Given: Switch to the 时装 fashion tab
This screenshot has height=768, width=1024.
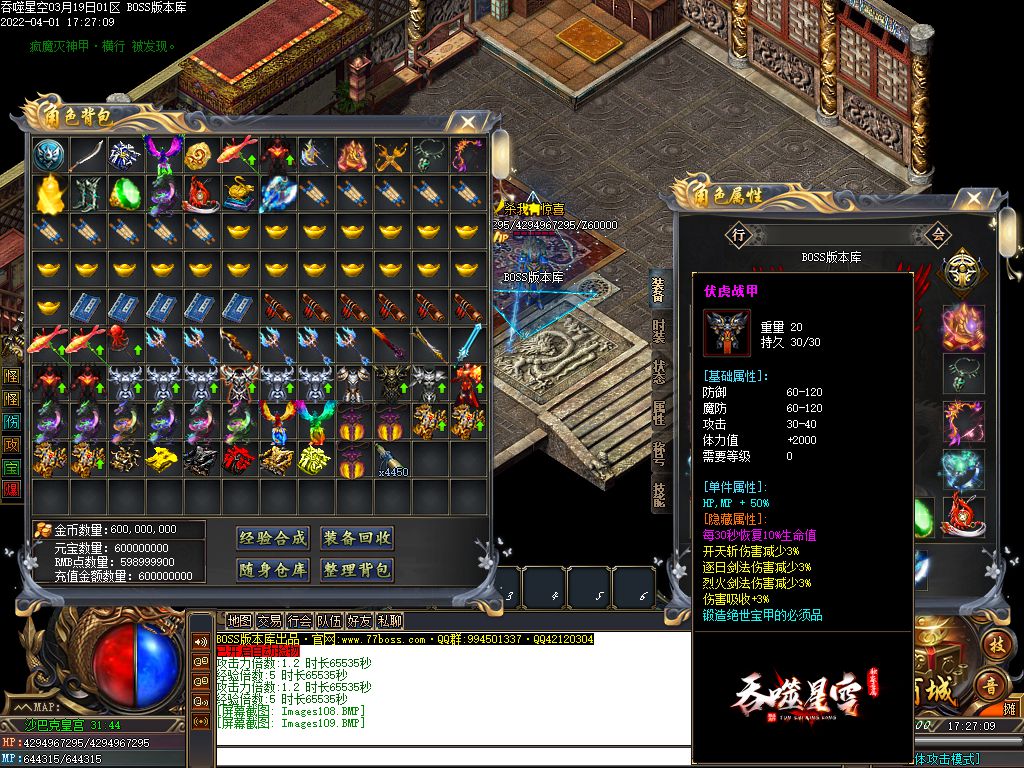Looking at the screenshot, I should (659, 331).
